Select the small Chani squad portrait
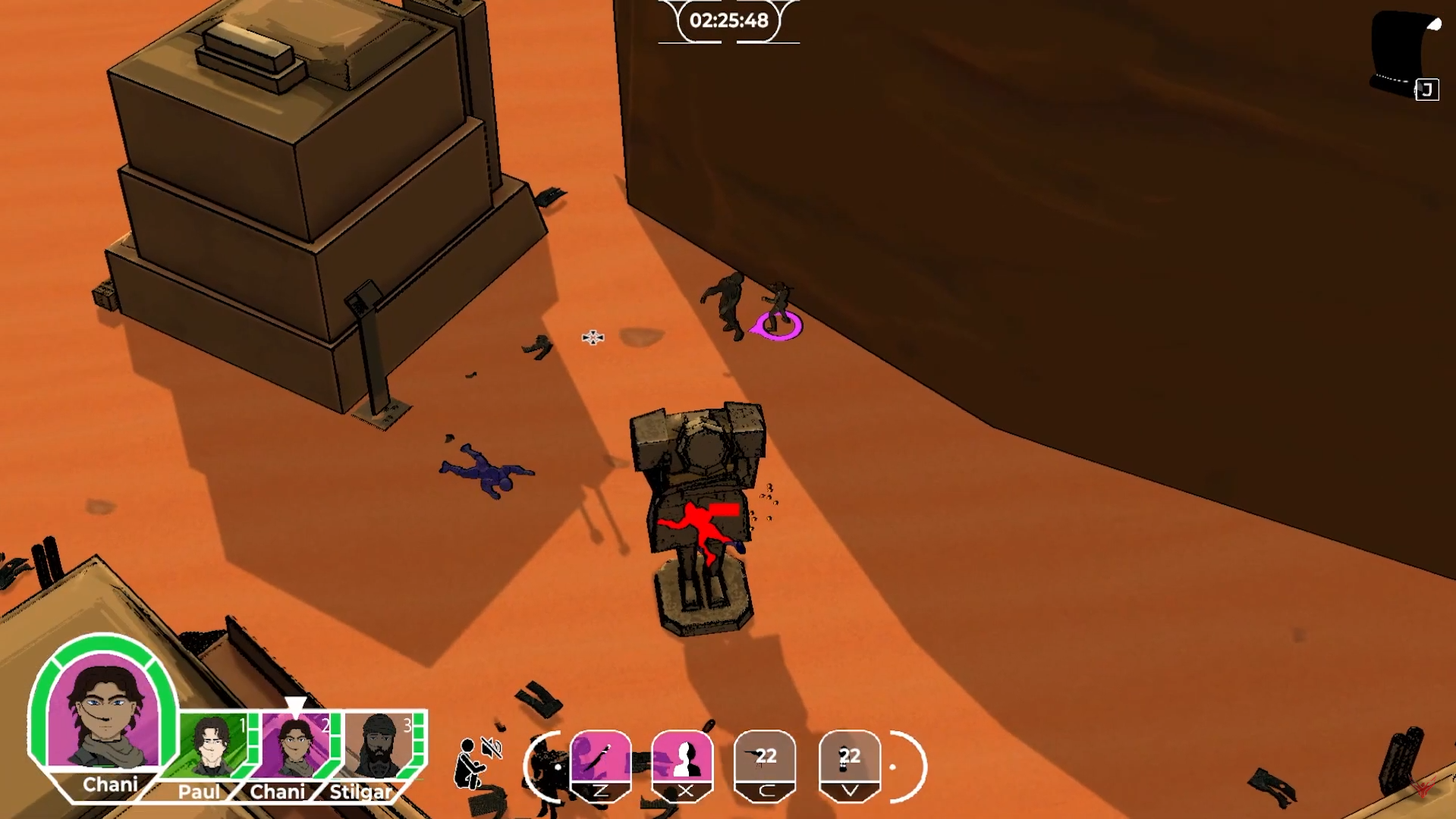This screenshot has height=819, width=1456. pyautogui.click(x=296, y=746)
